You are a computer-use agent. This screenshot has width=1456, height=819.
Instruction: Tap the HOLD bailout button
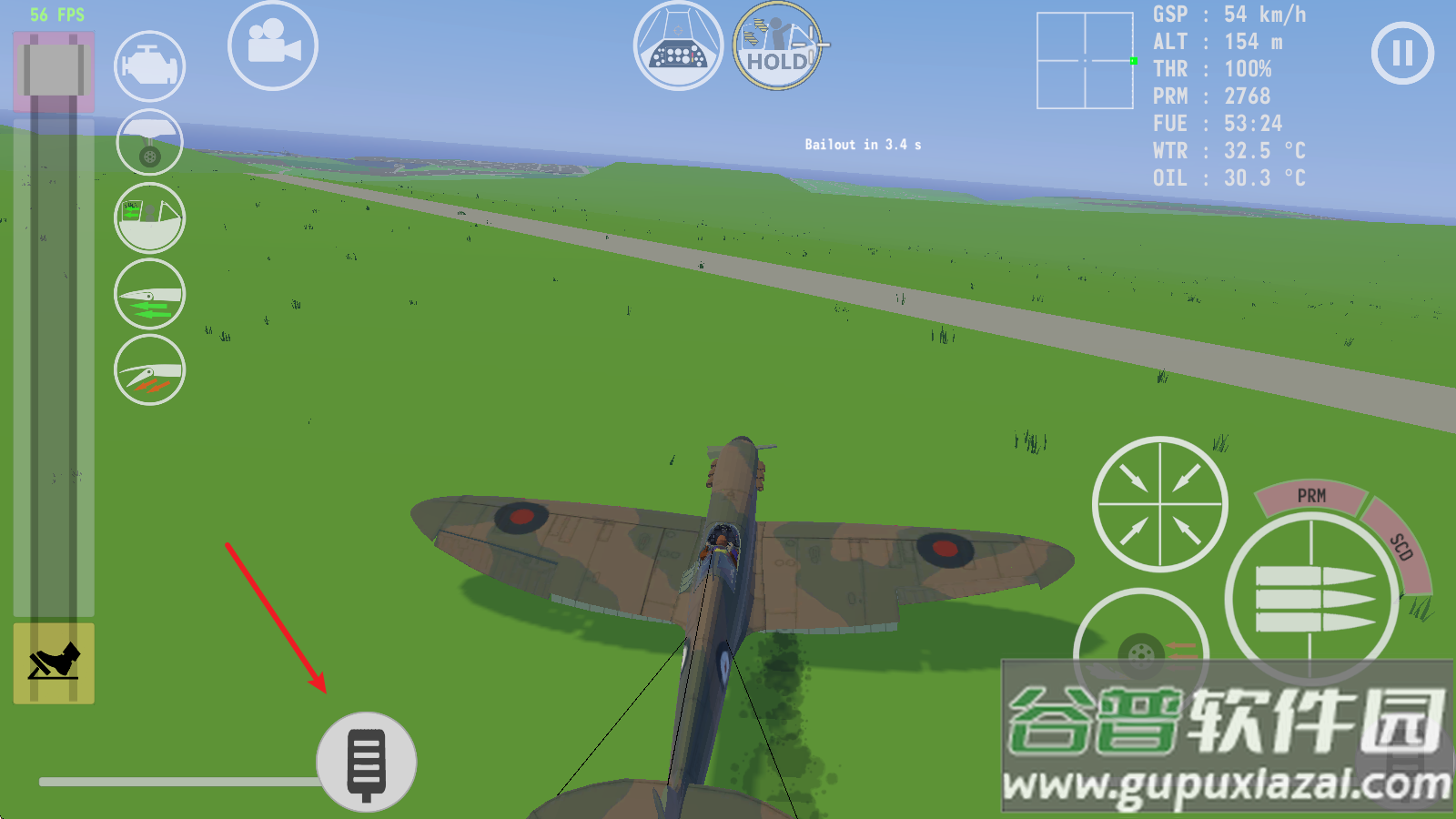[777, 46]
